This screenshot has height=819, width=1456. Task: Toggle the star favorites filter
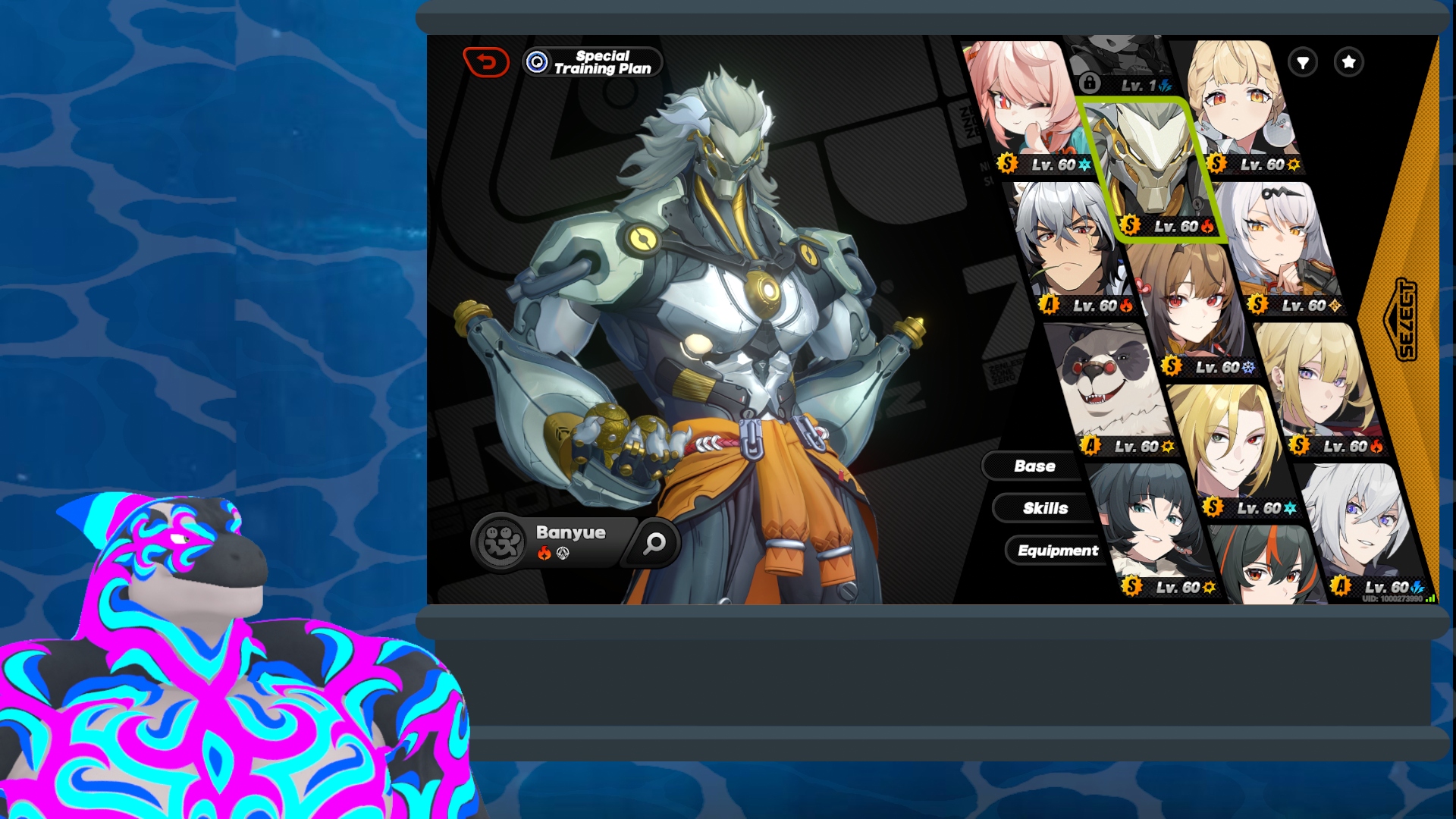pyautogui.click(x=1348, y=62)
